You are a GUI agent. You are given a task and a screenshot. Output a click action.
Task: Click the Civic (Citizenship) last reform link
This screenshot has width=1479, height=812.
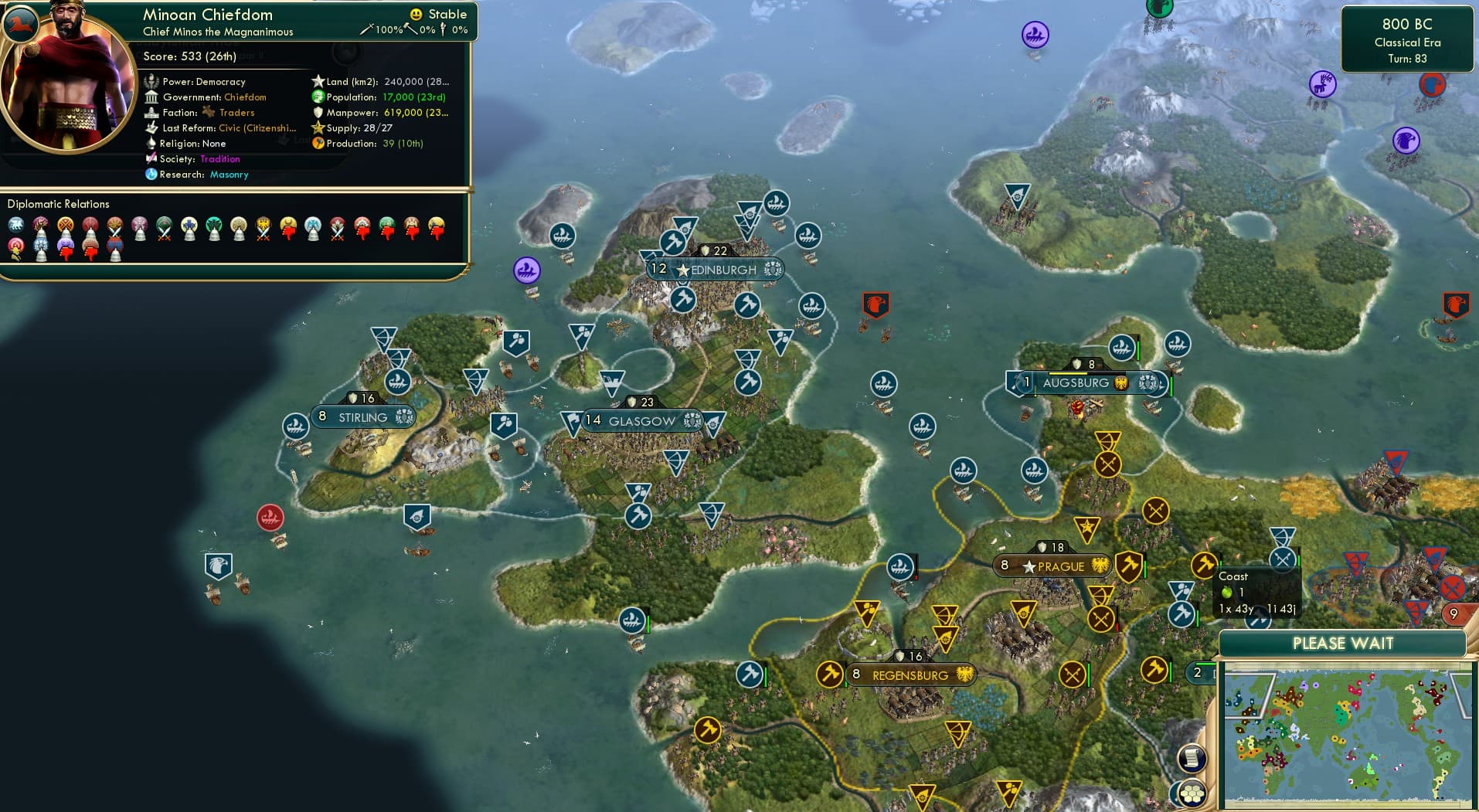pyautogui.click(x=255, y=128)
